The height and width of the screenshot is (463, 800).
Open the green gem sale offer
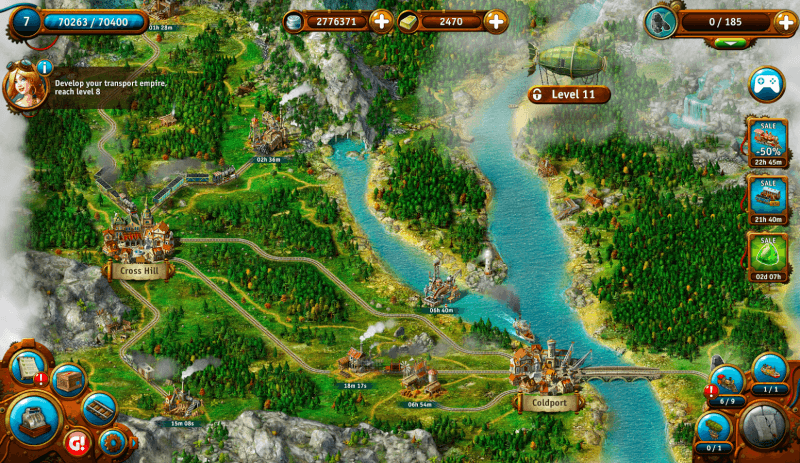[765, 254]
